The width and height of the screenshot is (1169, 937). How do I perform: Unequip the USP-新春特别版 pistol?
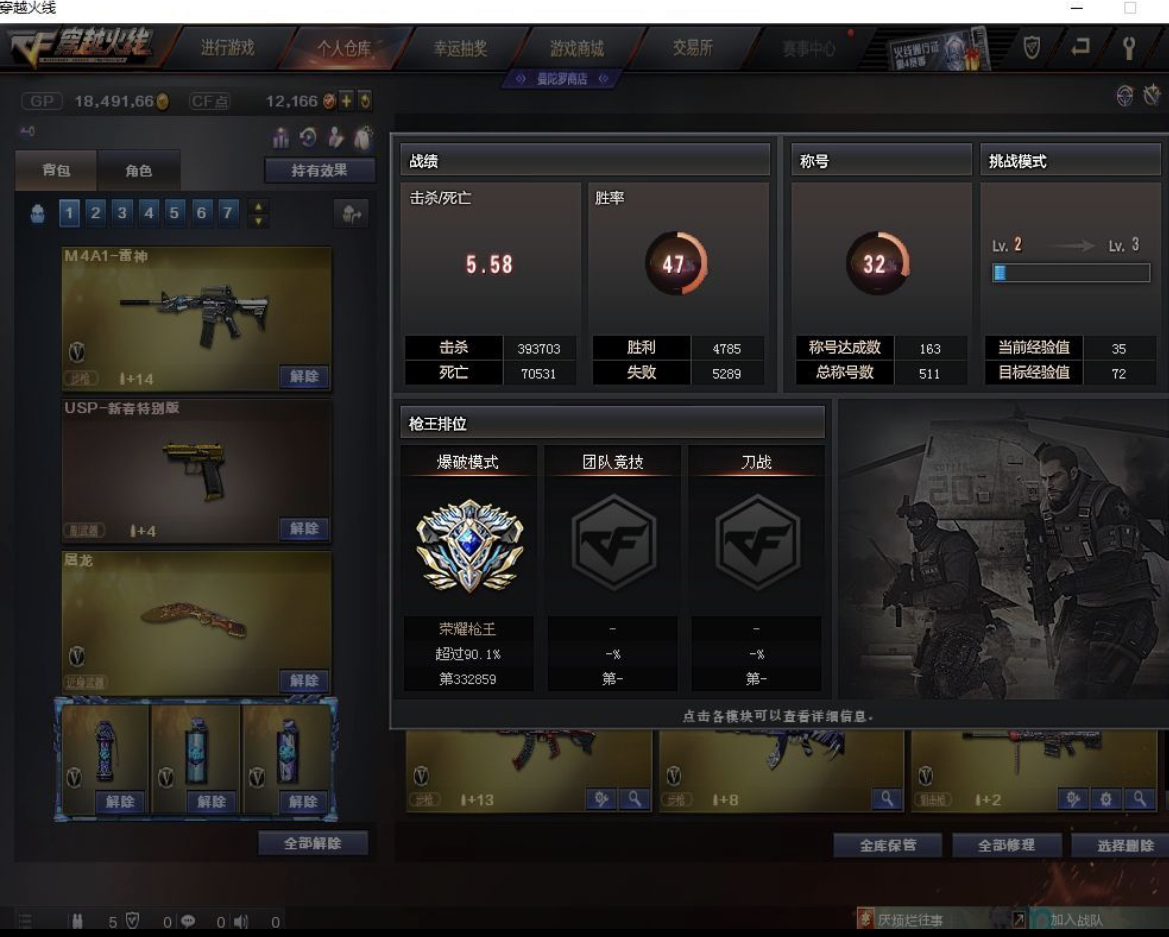304,529
